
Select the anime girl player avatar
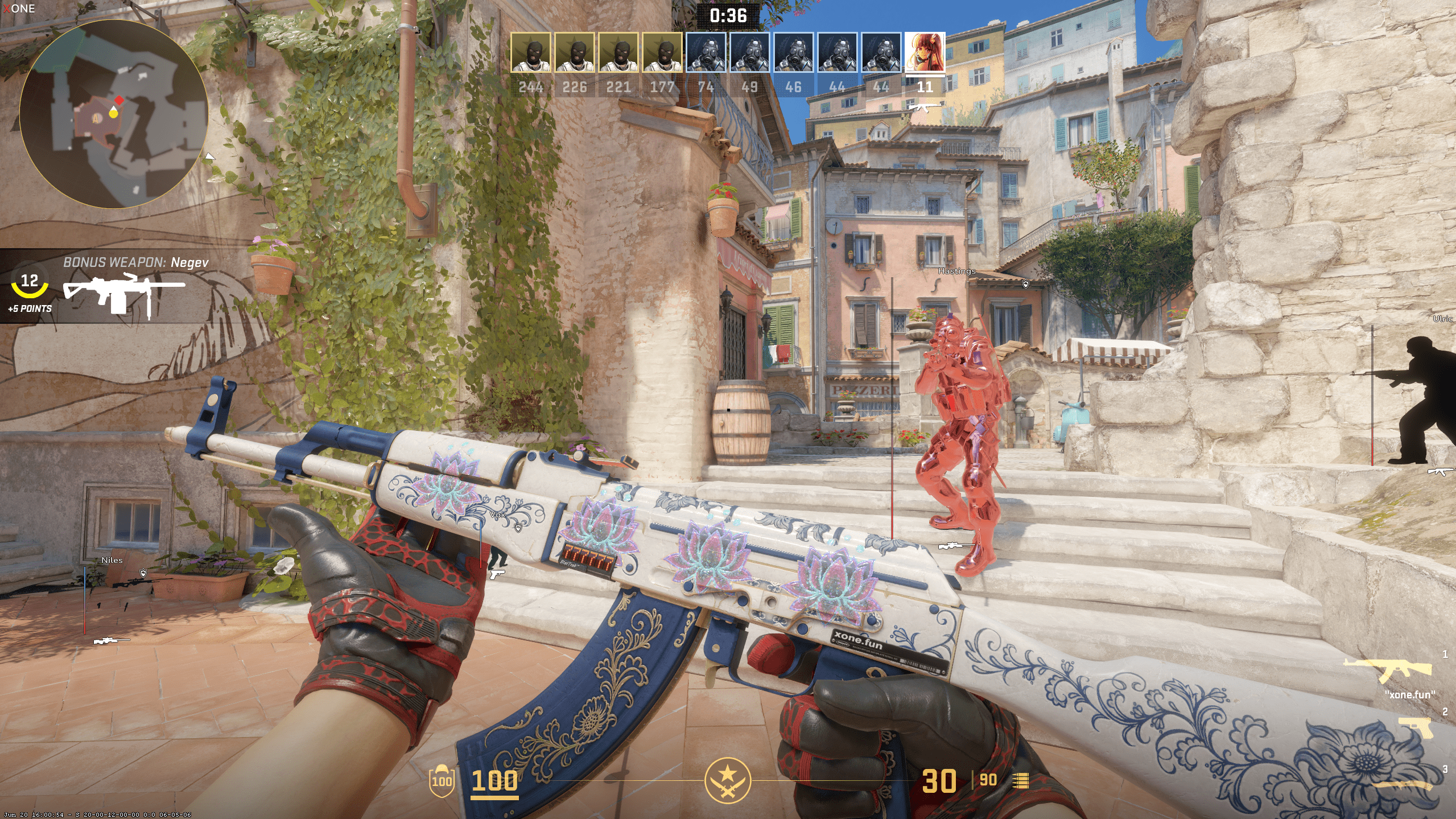tap(925, 52)
